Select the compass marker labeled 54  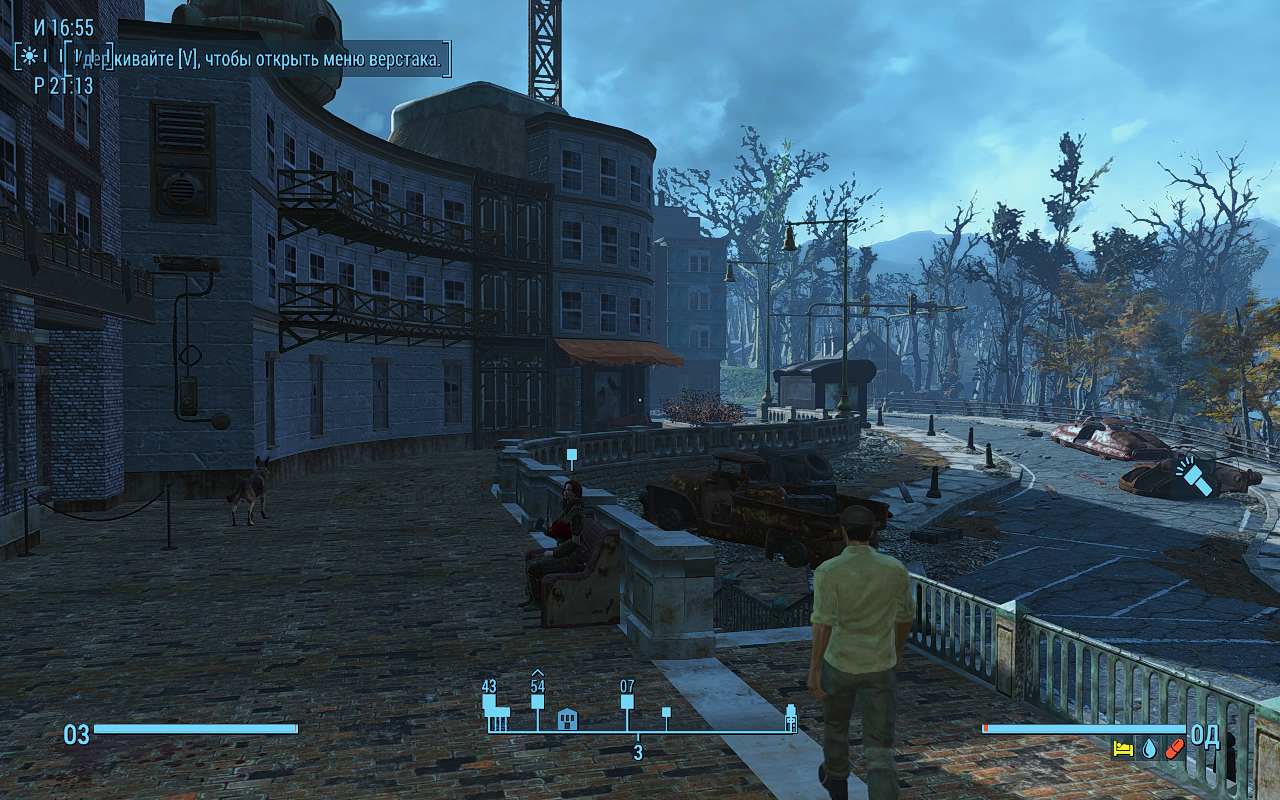(x=537, y=701)
